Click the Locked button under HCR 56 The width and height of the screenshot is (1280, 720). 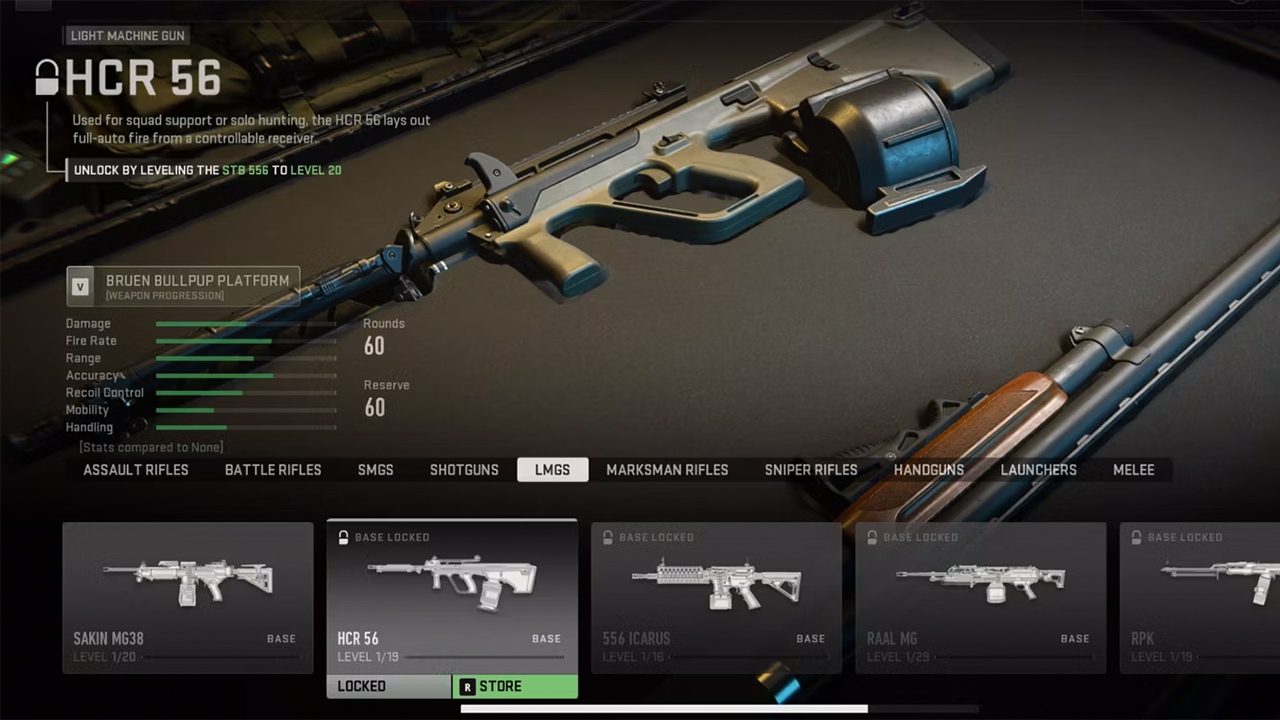pyautogui.click(x=389, y=687)
